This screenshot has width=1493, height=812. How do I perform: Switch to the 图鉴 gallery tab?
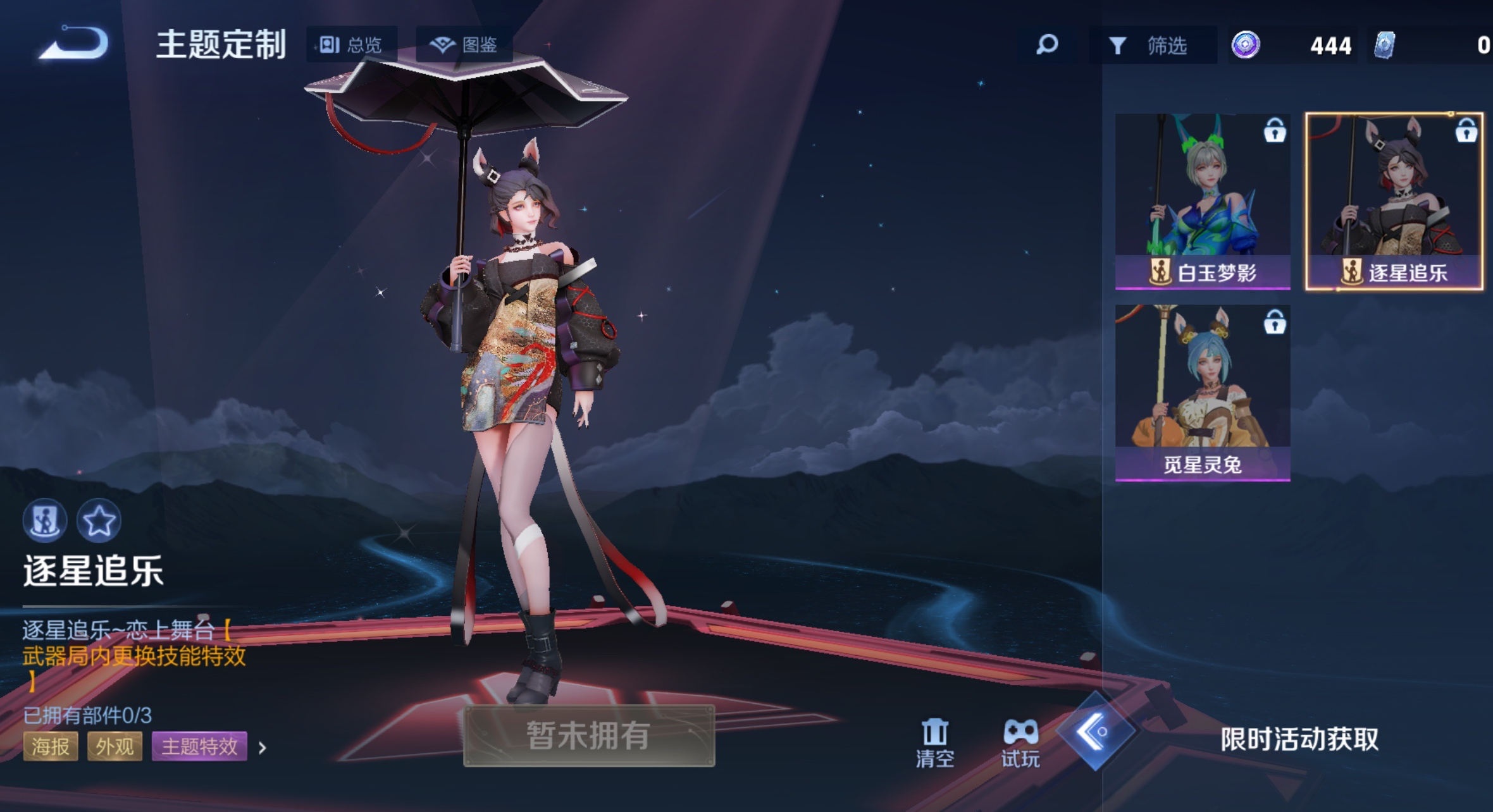pyautogui.click(x=464, y=45)
